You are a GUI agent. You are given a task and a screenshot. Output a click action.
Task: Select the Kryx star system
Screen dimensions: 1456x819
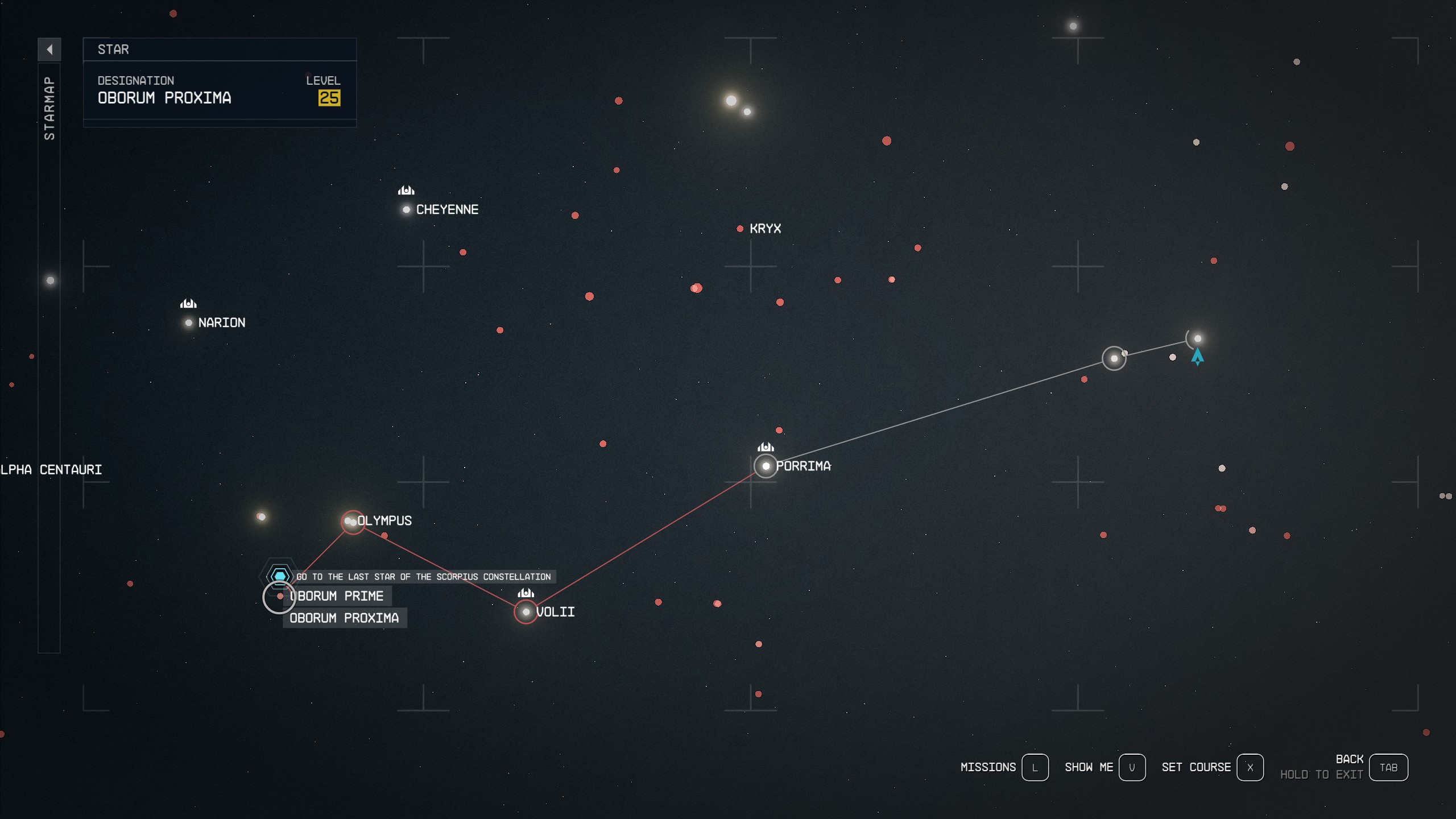point(741,228)
